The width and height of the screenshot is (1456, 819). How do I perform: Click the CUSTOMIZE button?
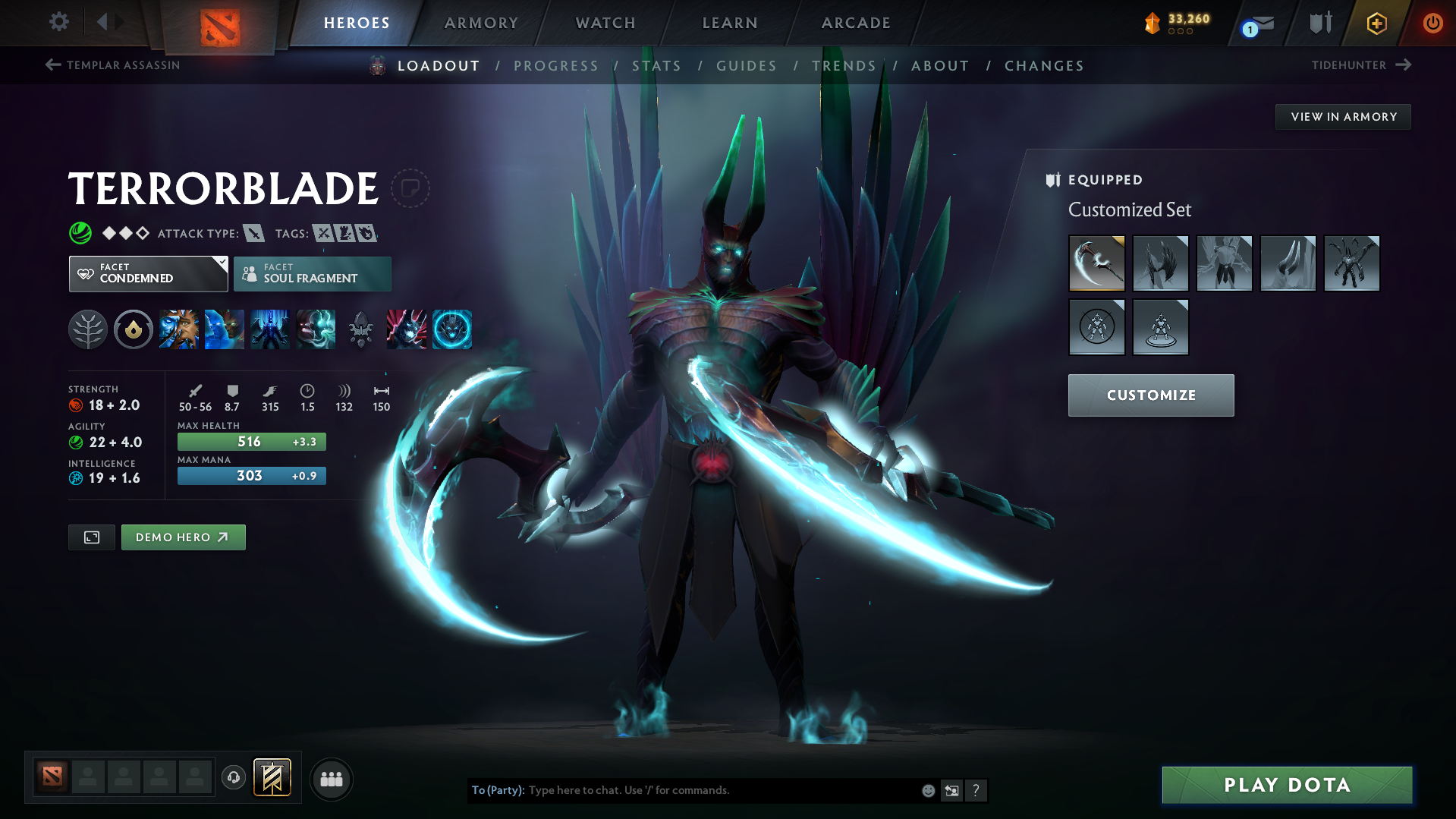pyautogui.click(x=1150, y=395)
